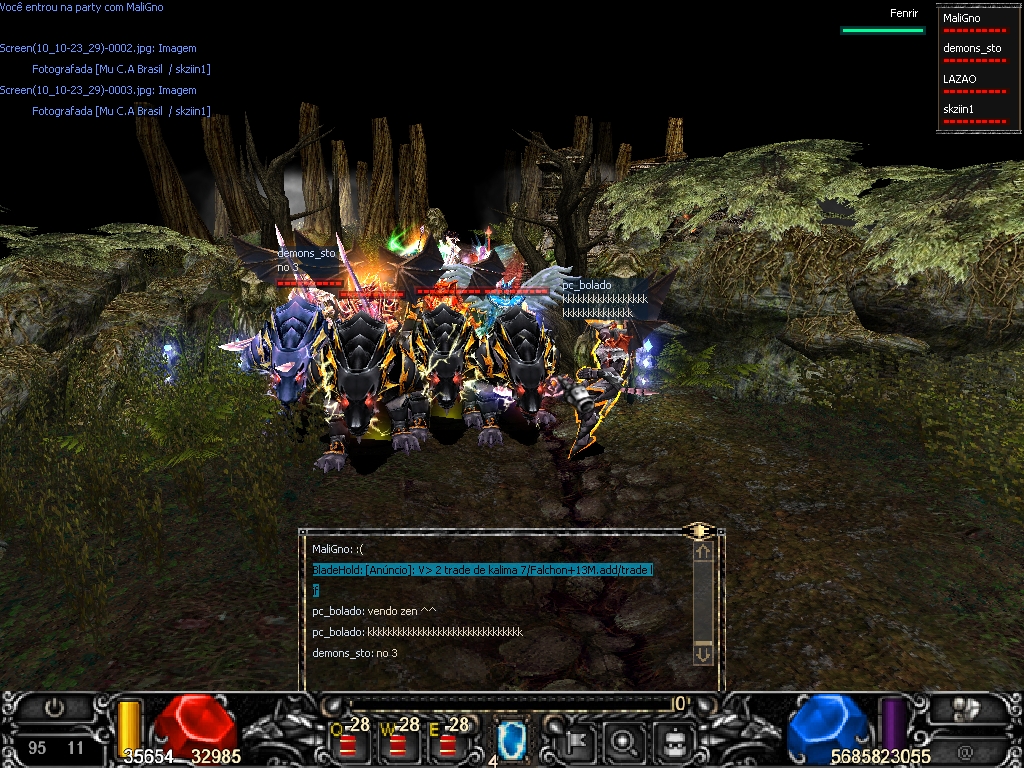Image resolution: width=1024 pixels, height=768 pixels.
Task: Select demons_sto in the party list
Action: coord(972,48)
